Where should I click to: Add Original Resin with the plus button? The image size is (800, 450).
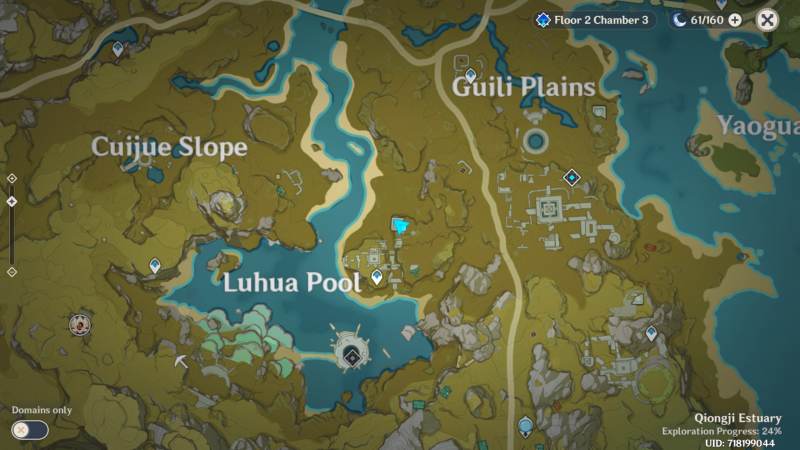click(x=735, y=19)
